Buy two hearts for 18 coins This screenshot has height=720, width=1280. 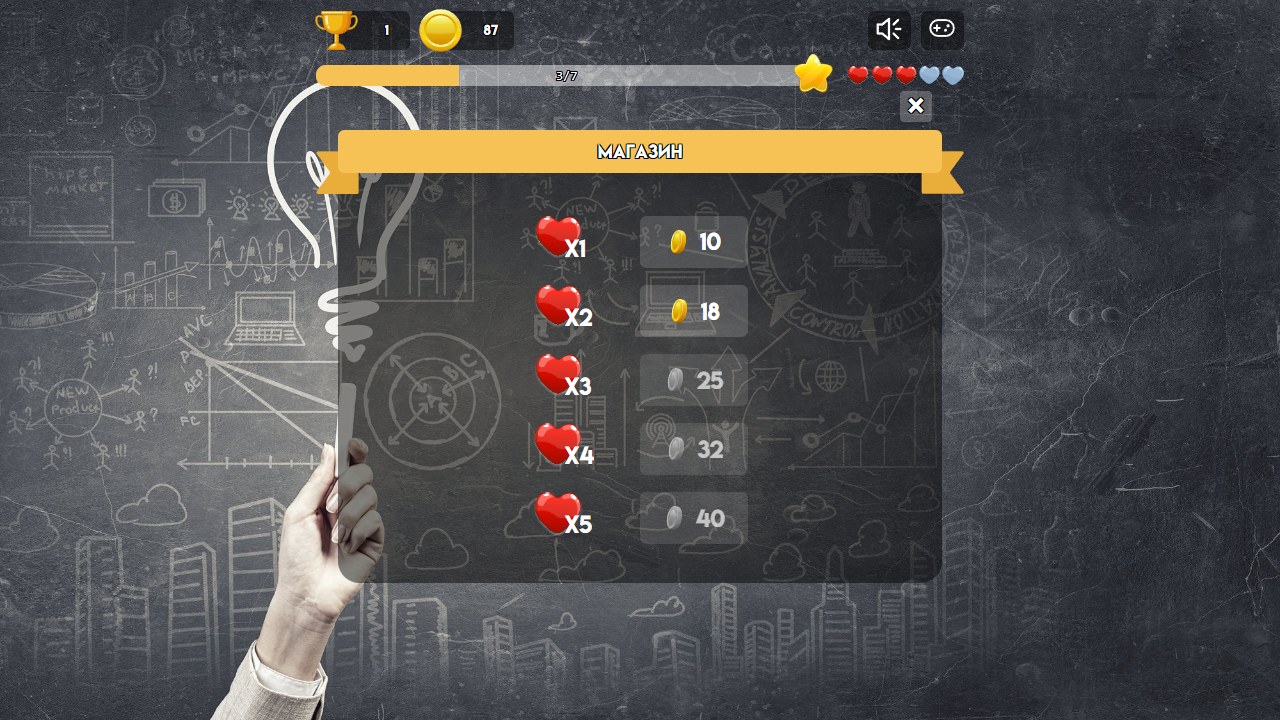693,311
